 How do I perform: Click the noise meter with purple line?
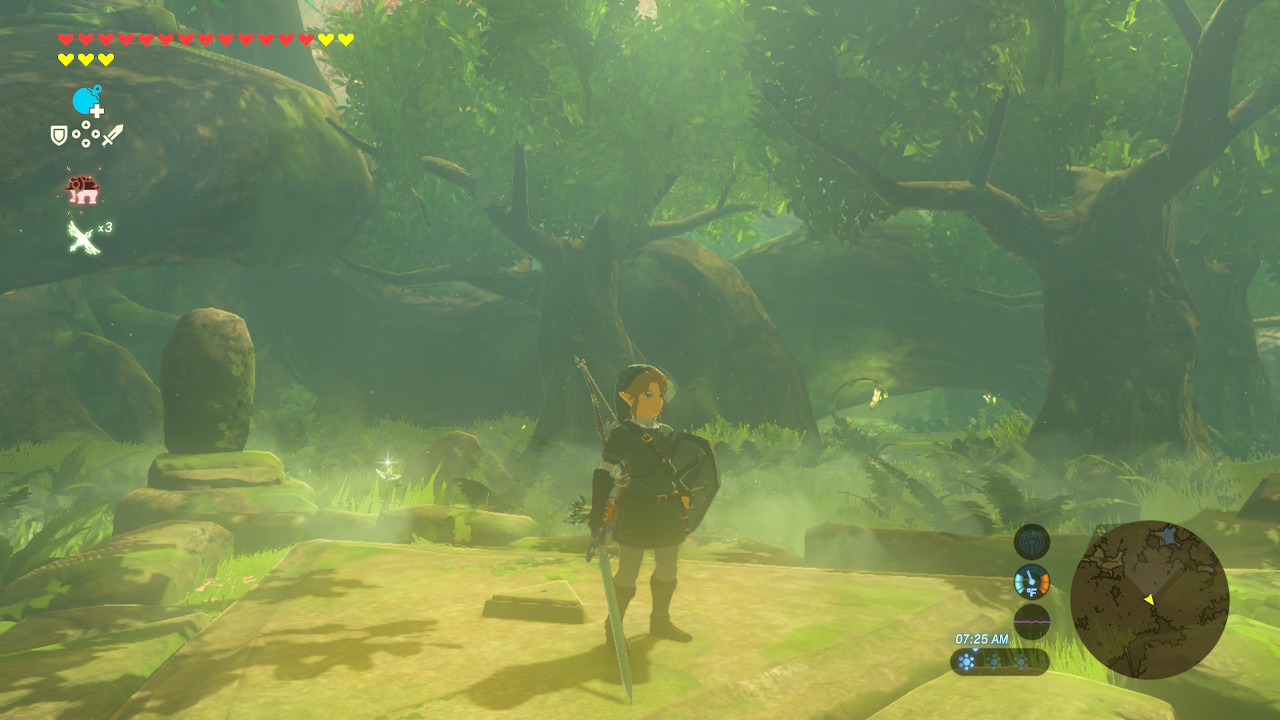(x=1032, y=622)
